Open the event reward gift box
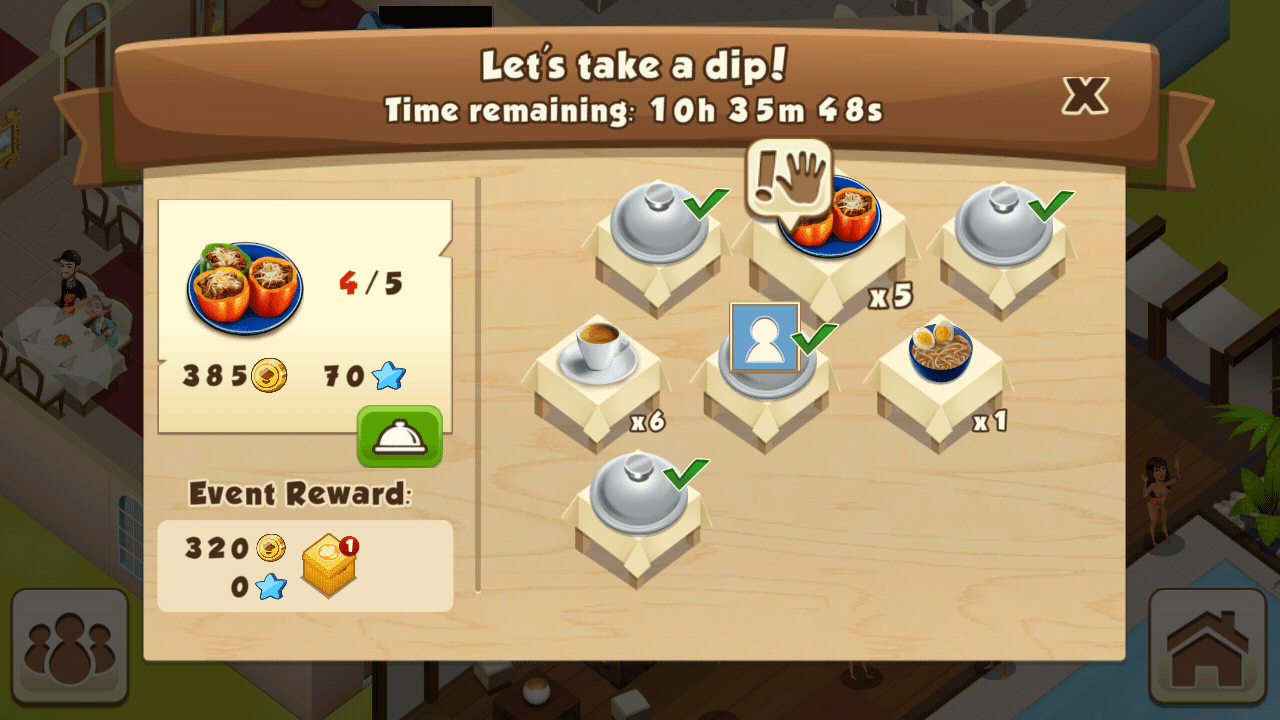 click(330, 565)
